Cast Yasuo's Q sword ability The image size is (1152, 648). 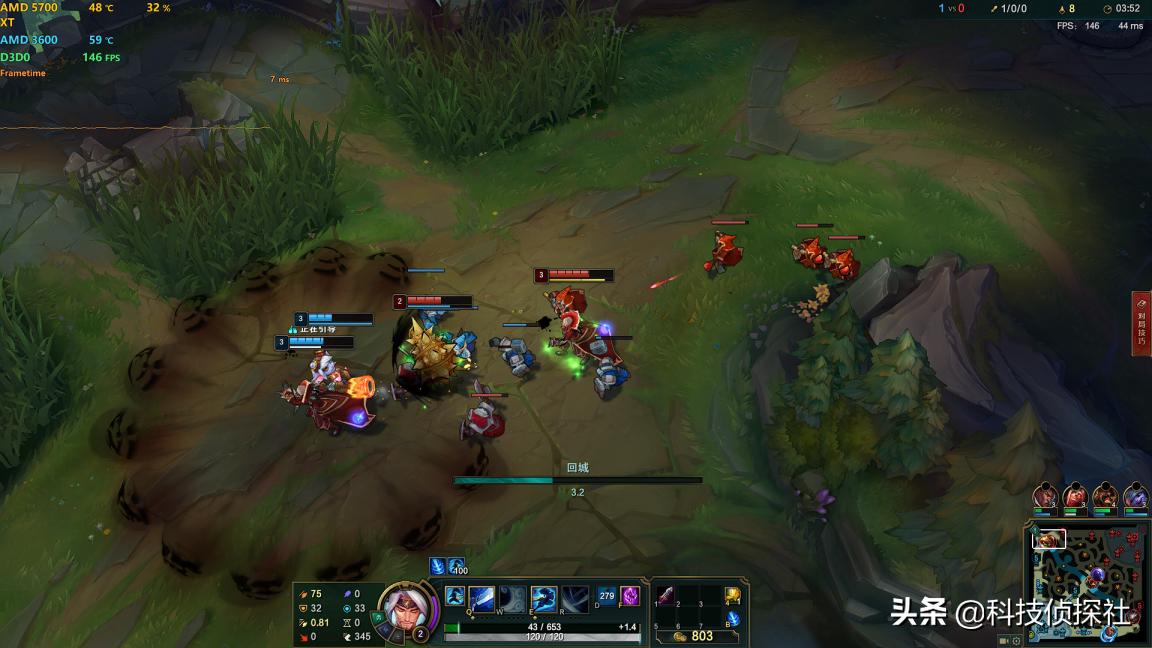click(482, 600)
